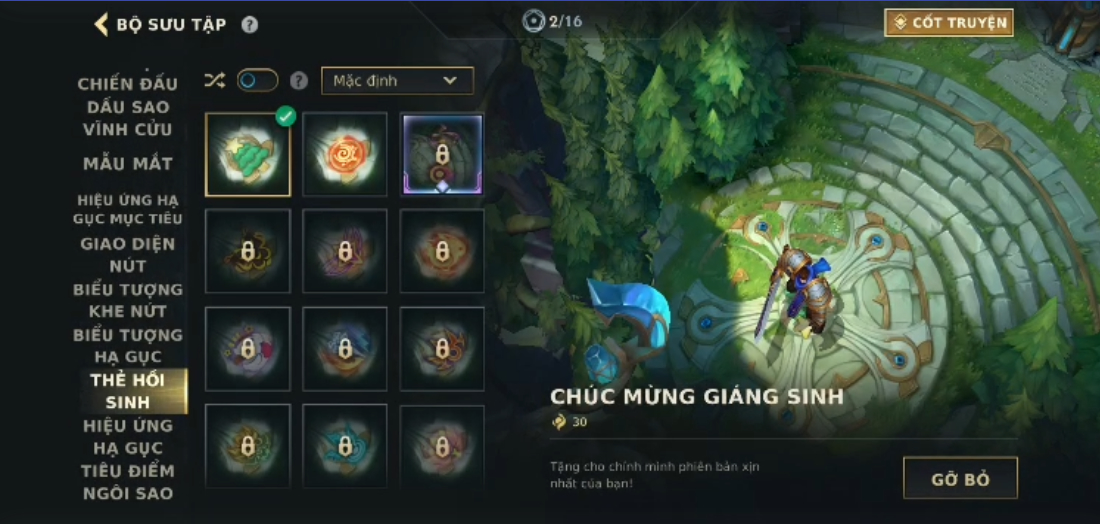
Task: Open Hiệu Ứng Hạ Gục Tiêu Điểm
Action: pos(128,448)
